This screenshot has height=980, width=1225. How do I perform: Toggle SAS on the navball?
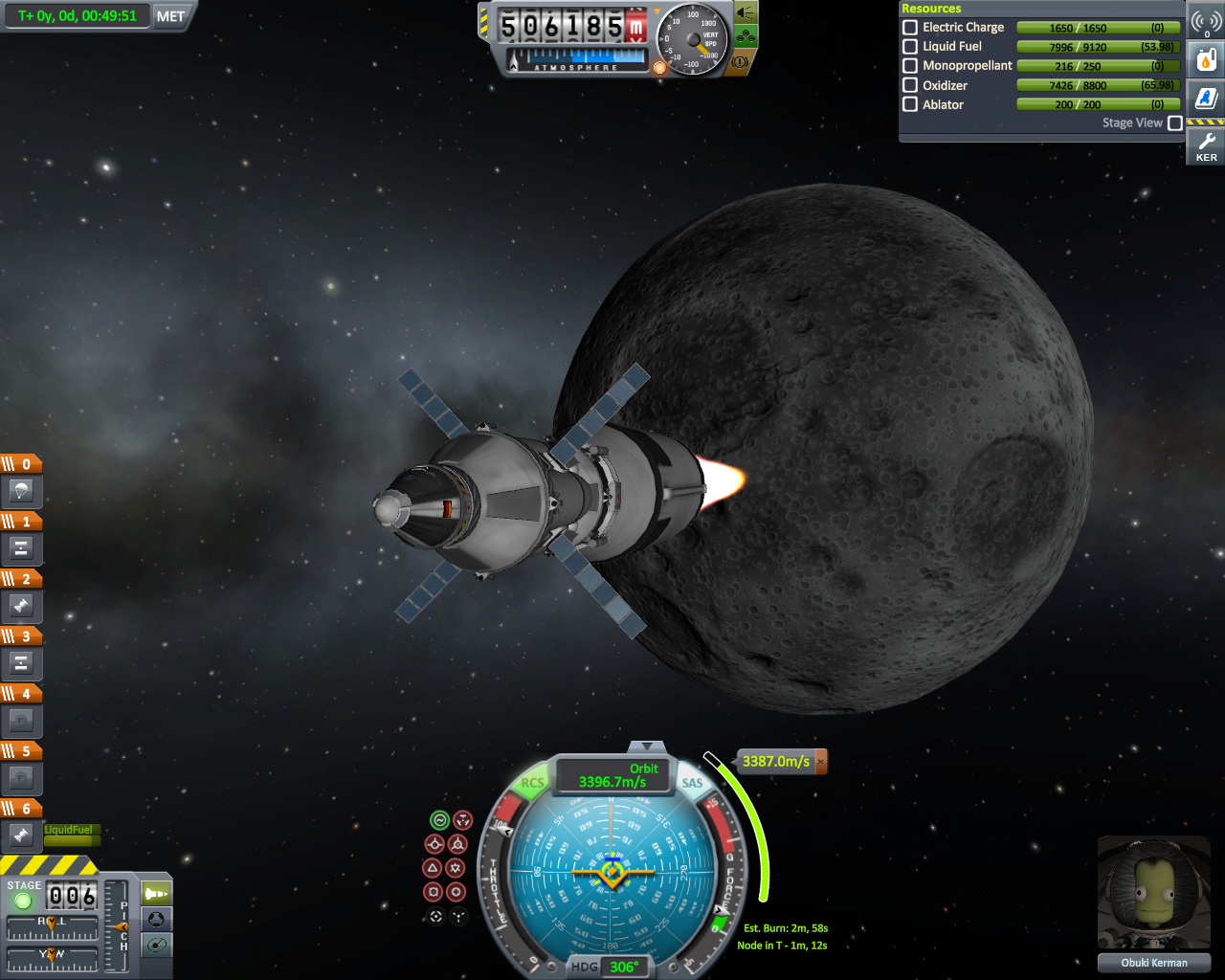(692, 783)
